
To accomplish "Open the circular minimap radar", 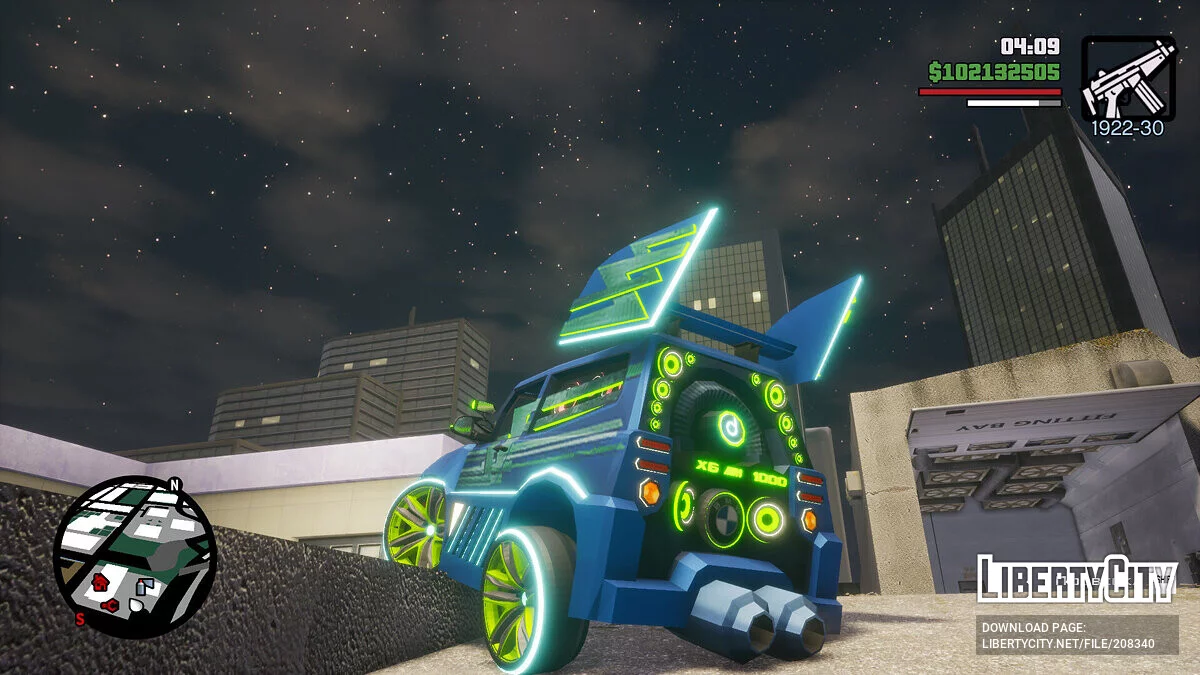I will pyautogui.click(x=133, y=556).
